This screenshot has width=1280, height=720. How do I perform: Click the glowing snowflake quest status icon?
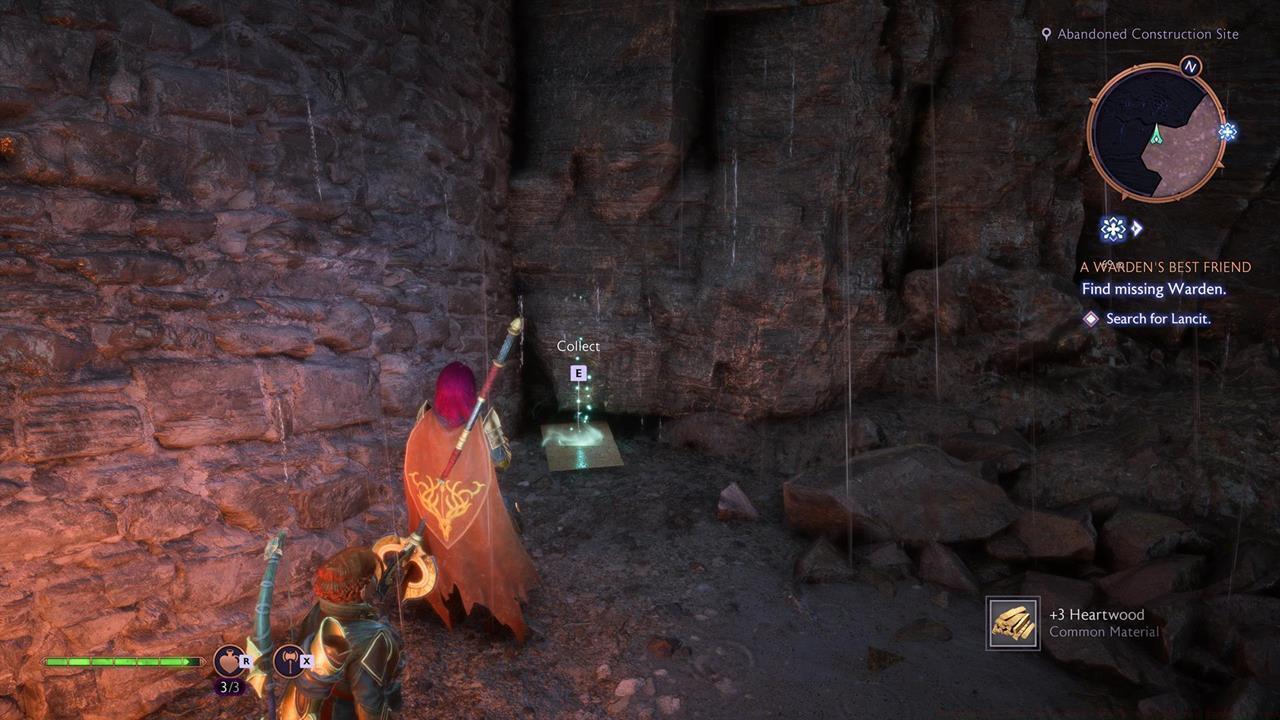click(1113, 229)
